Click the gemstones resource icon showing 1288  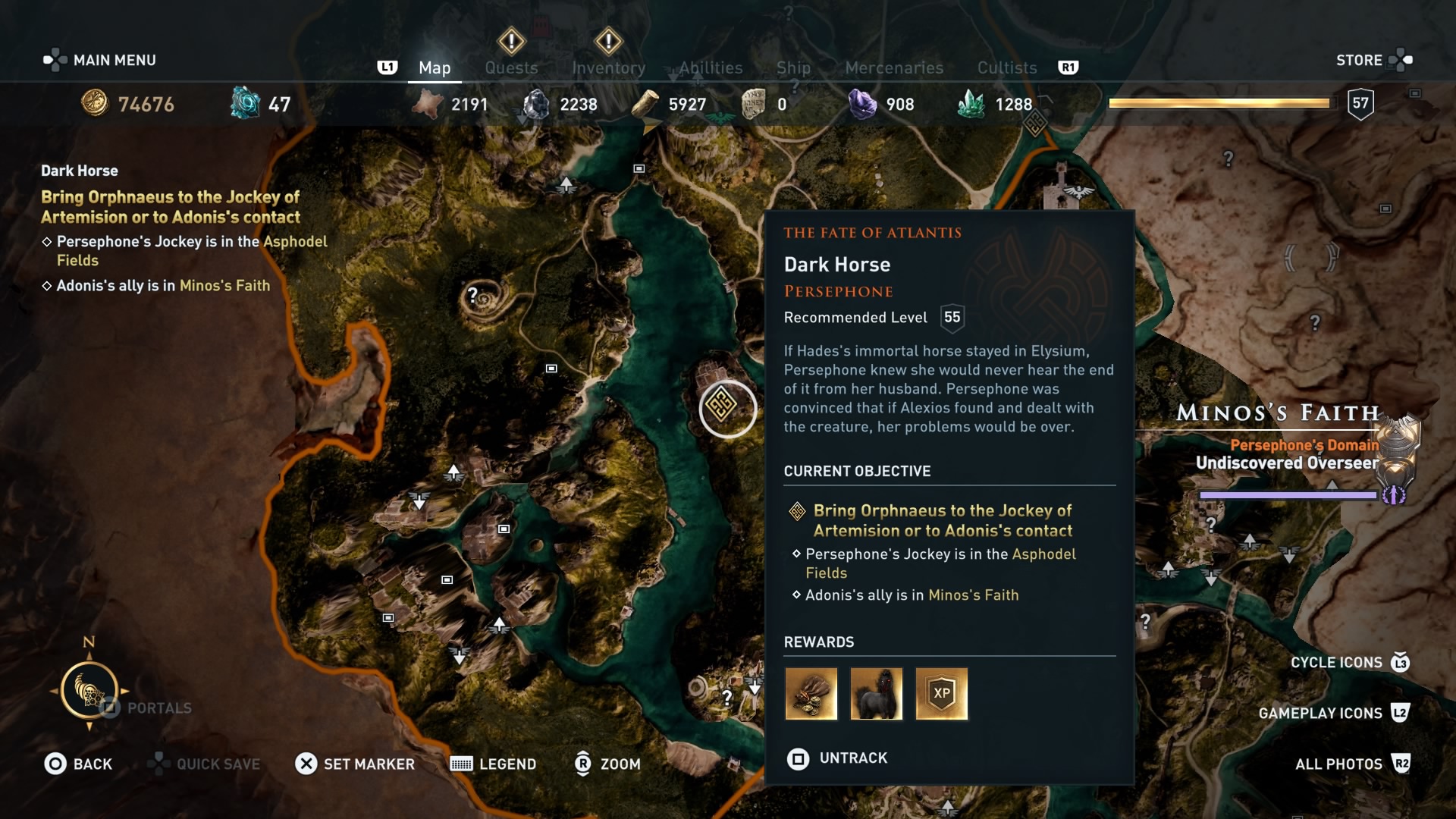973,103
